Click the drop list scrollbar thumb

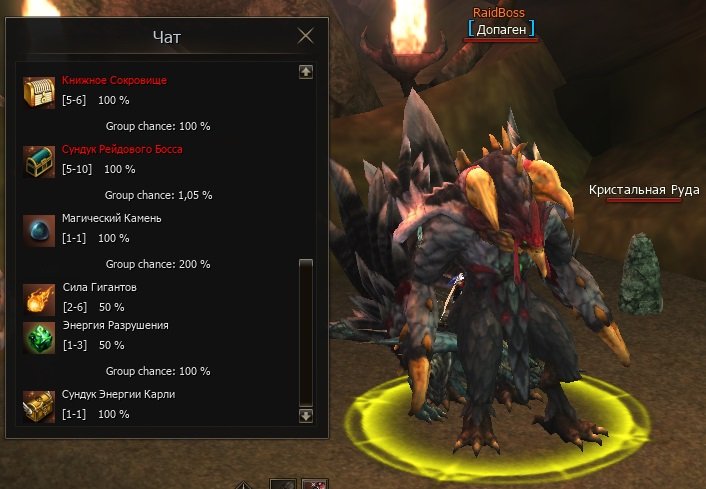click(306, 330)
